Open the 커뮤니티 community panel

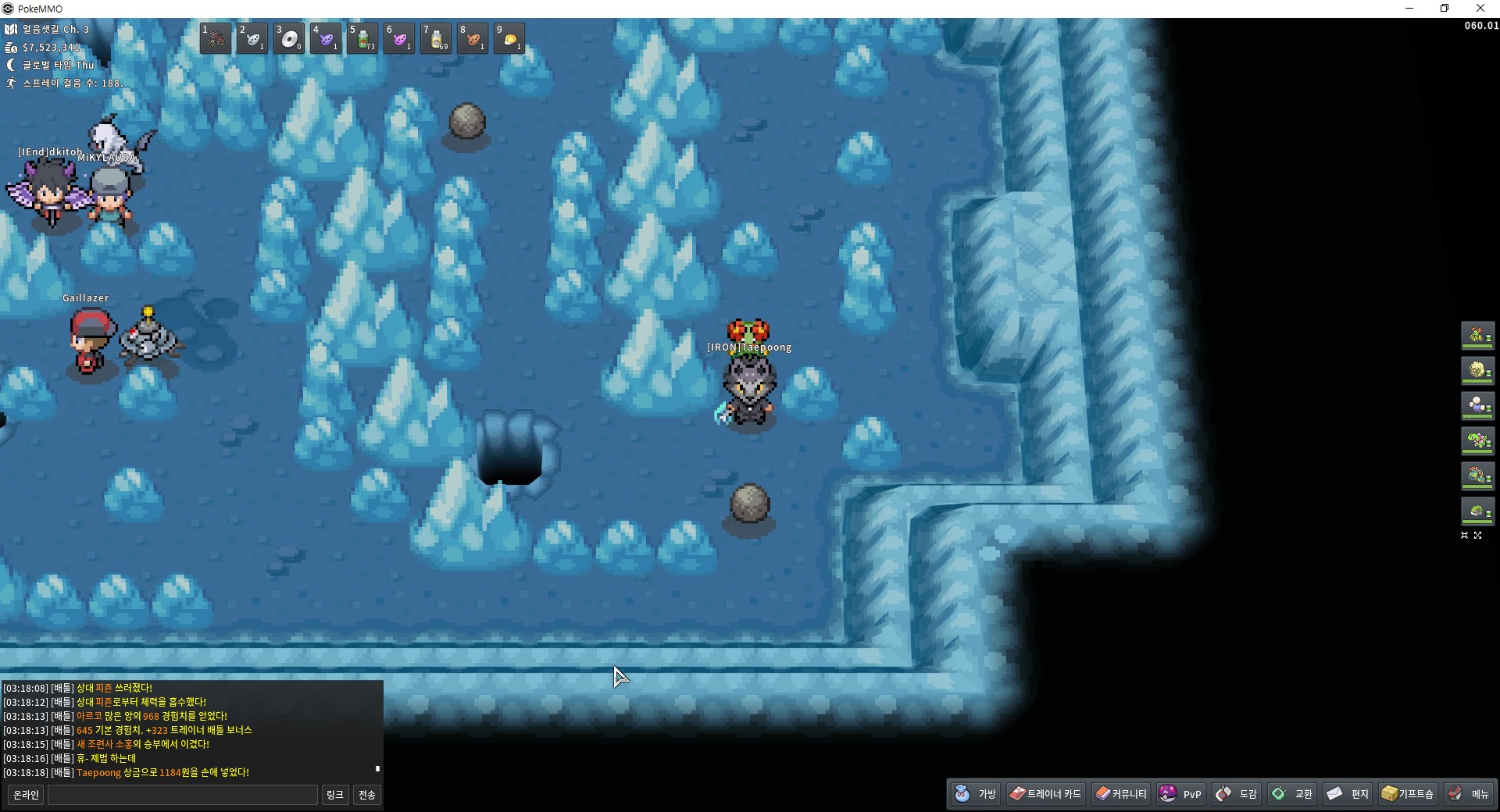1121,794
